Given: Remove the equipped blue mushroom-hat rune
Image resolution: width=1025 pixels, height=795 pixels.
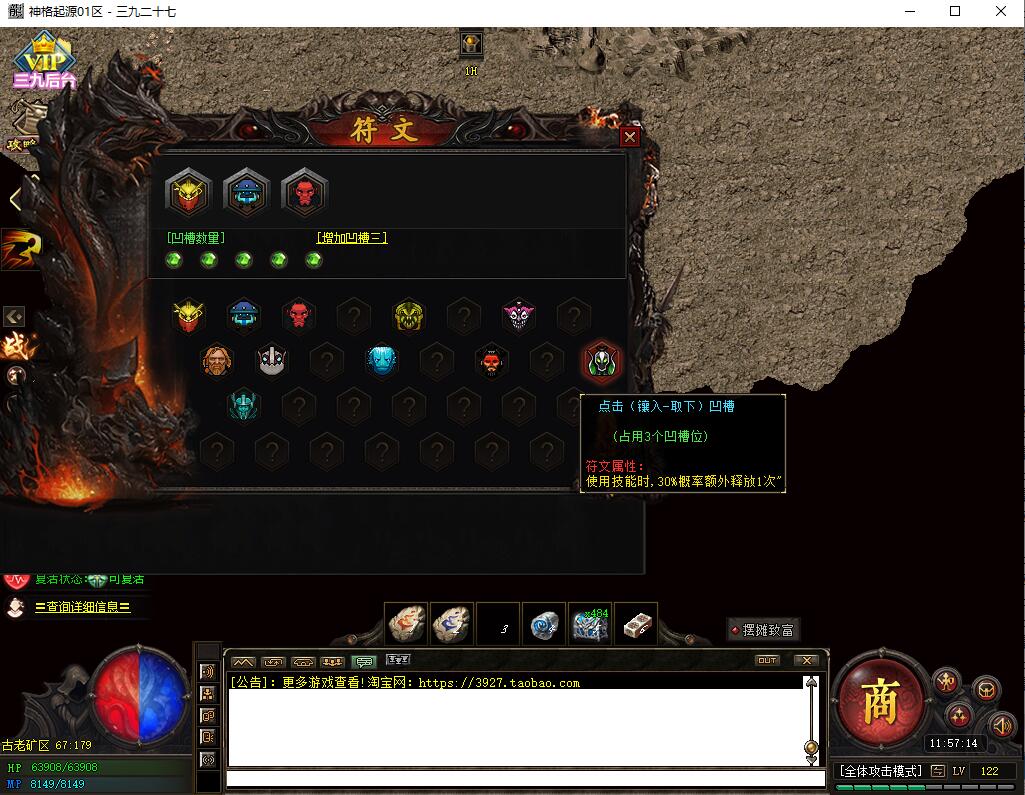Looking at the screenshot, I should coord(246,192).
